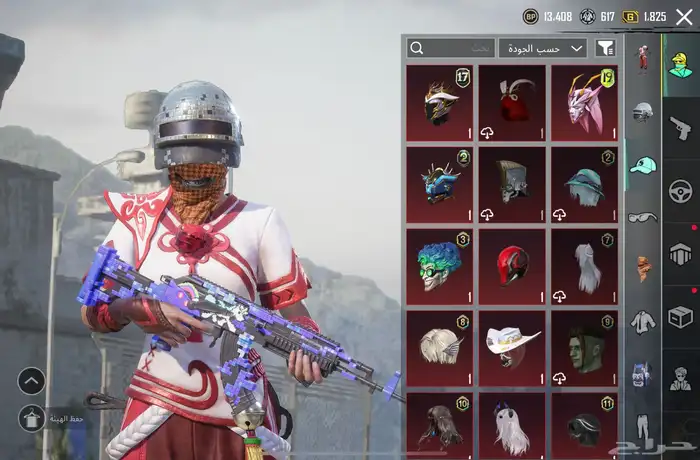The width and height of the screenshot is (700, 460).
Task: Select the green zombie head item
Action: 584,348
